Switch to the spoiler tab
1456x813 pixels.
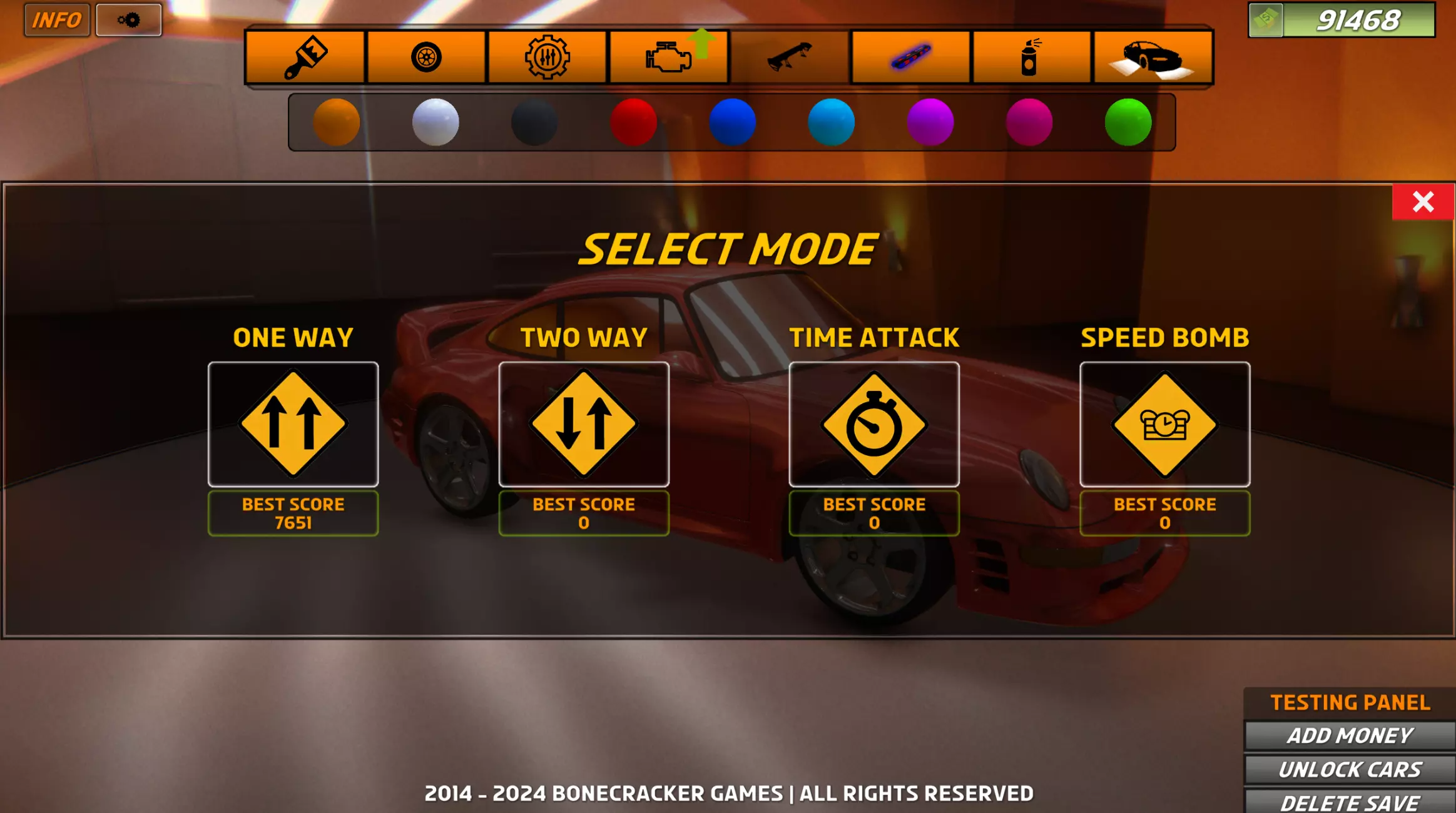click(790, 57)
